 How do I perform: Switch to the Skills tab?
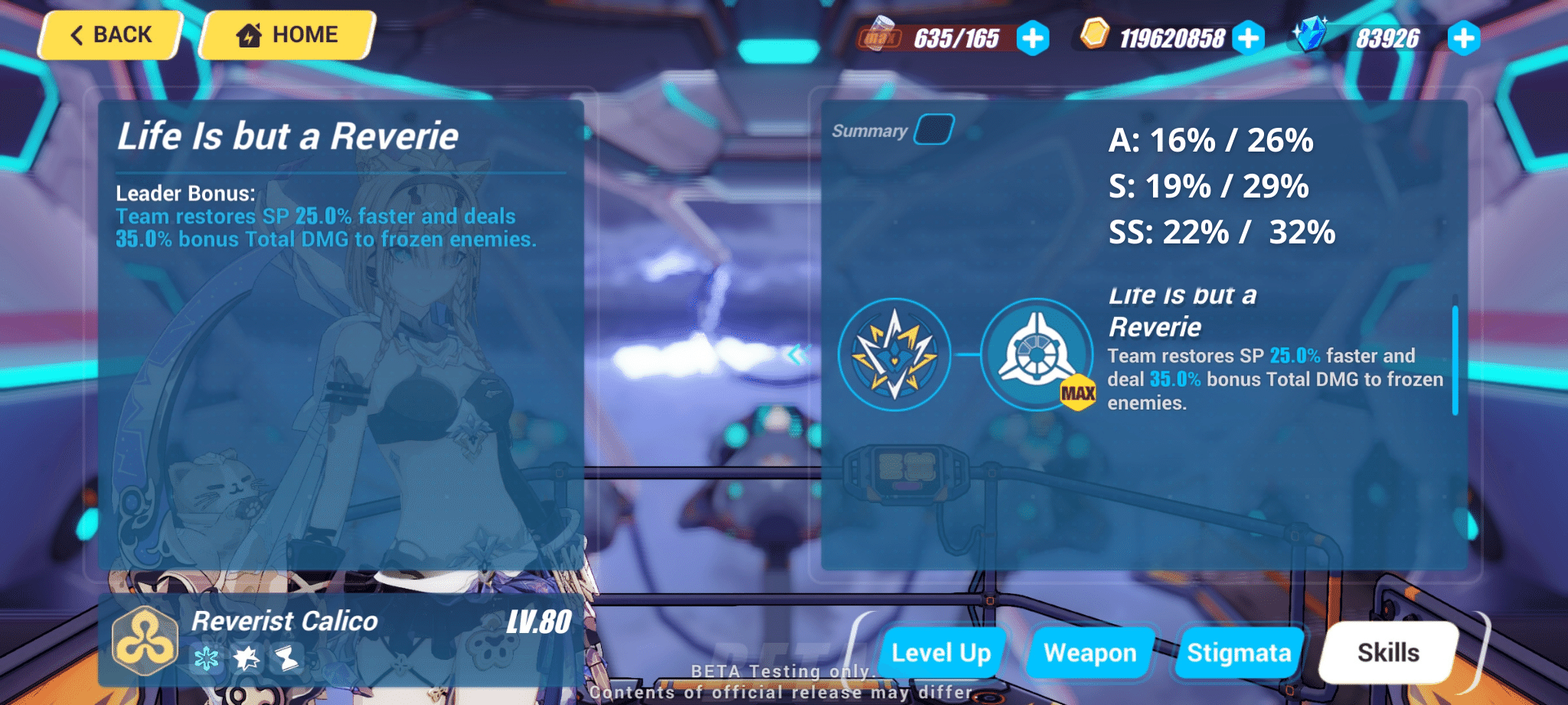[x=1388, y=653]
